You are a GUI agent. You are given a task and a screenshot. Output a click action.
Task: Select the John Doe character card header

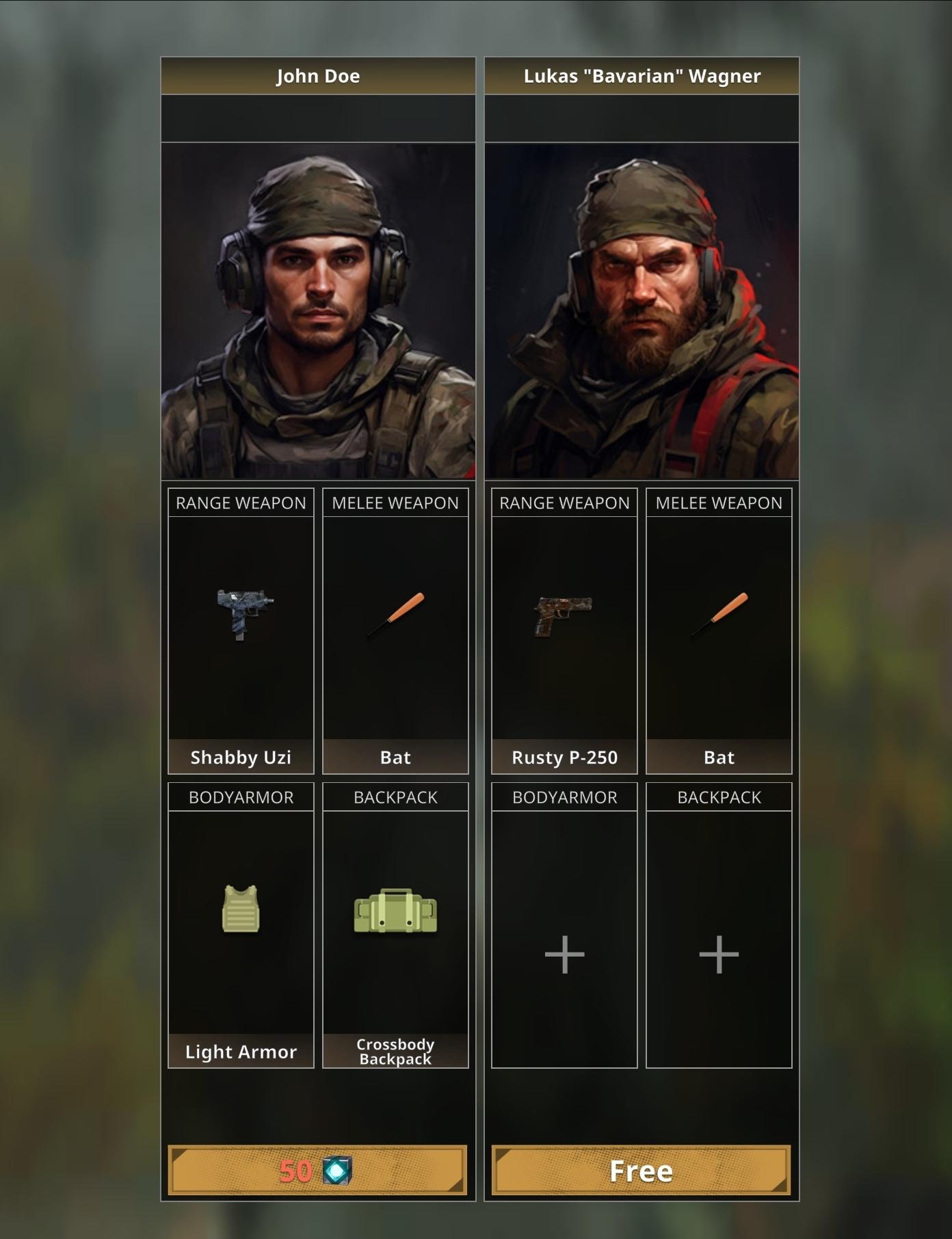318,76
